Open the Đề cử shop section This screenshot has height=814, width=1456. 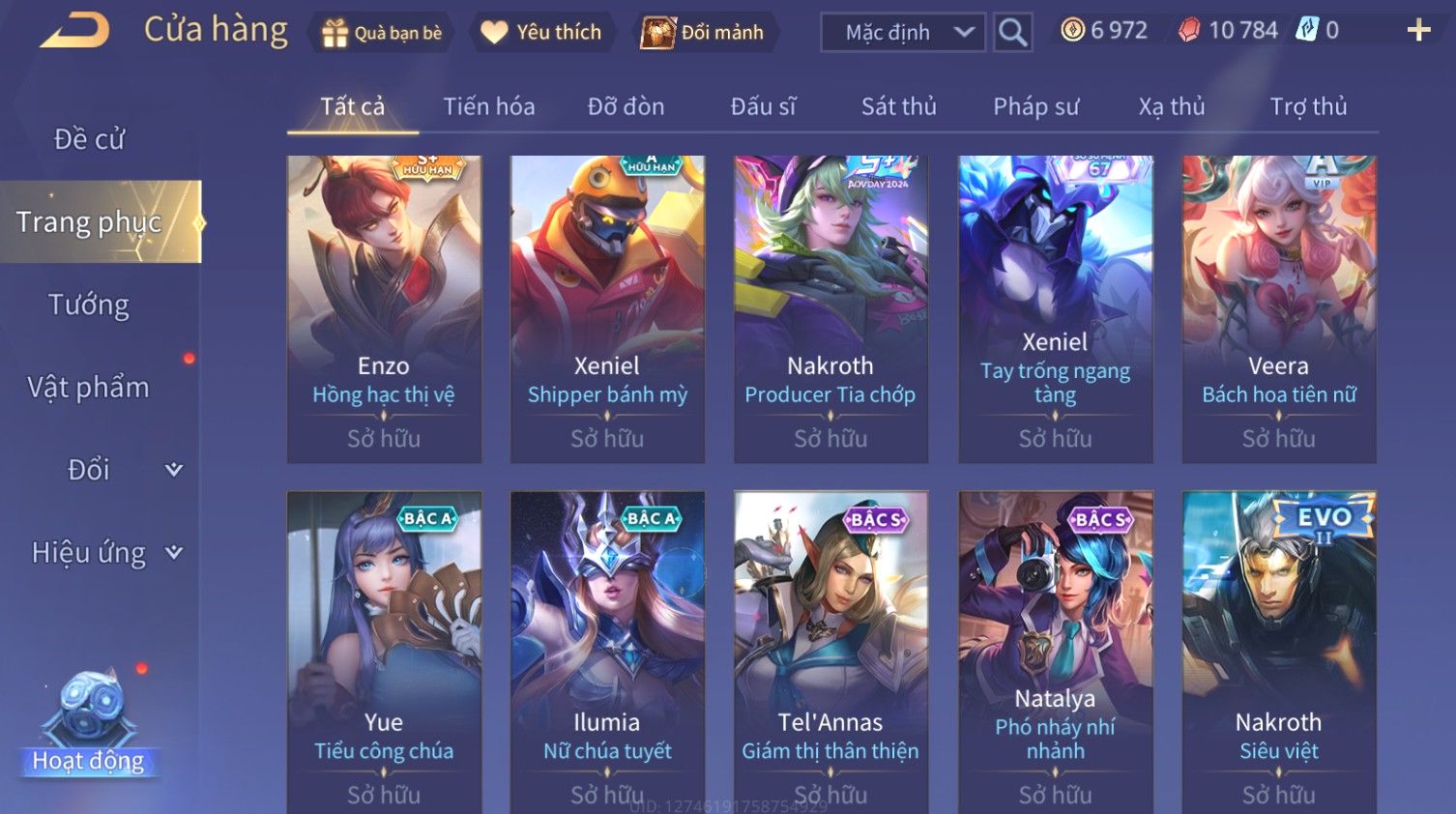pyautogui.click(x=89, y=139)
